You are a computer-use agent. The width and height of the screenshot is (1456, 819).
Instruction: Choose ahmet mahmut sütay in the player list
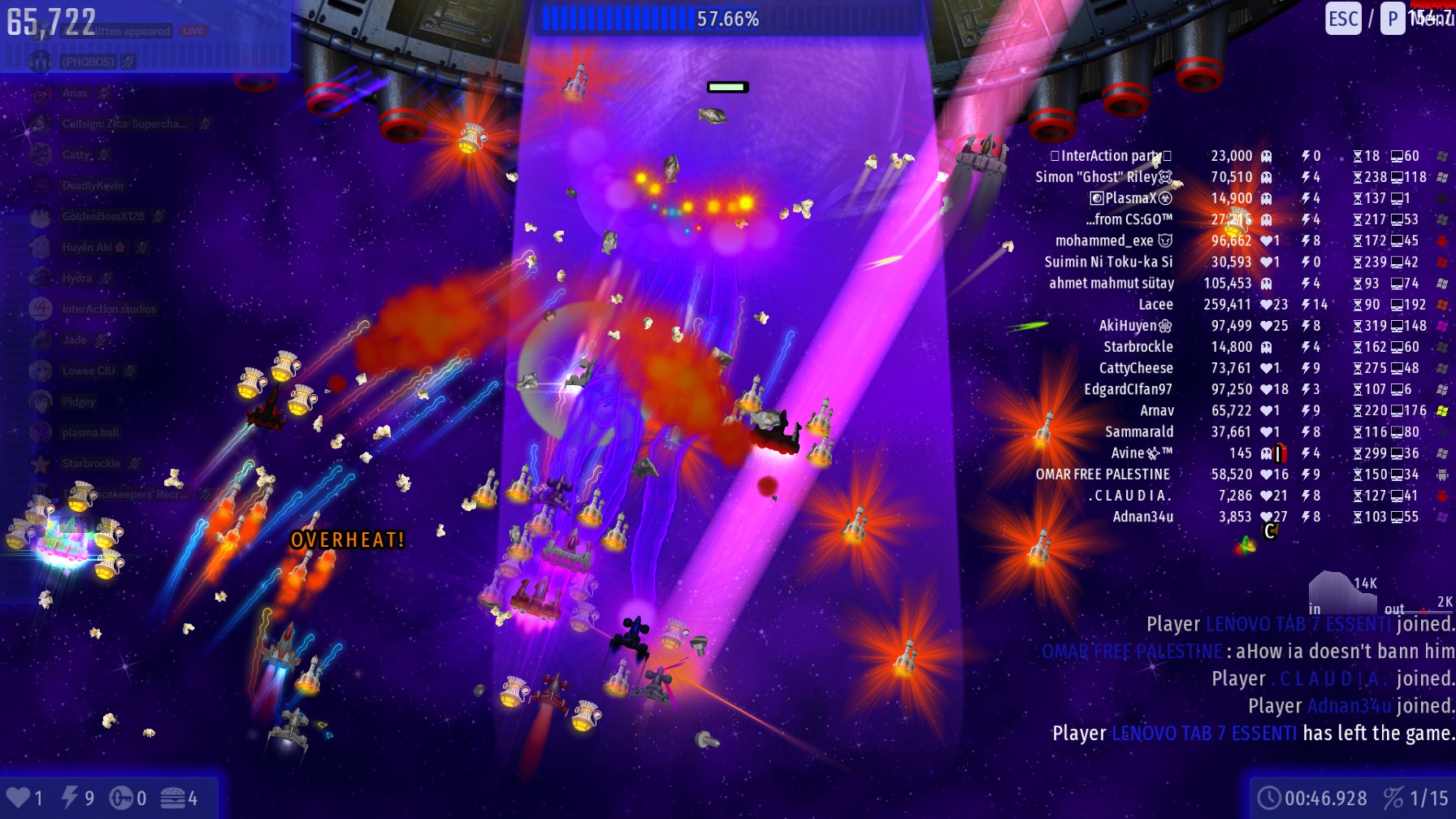[x=1111, y=284]
